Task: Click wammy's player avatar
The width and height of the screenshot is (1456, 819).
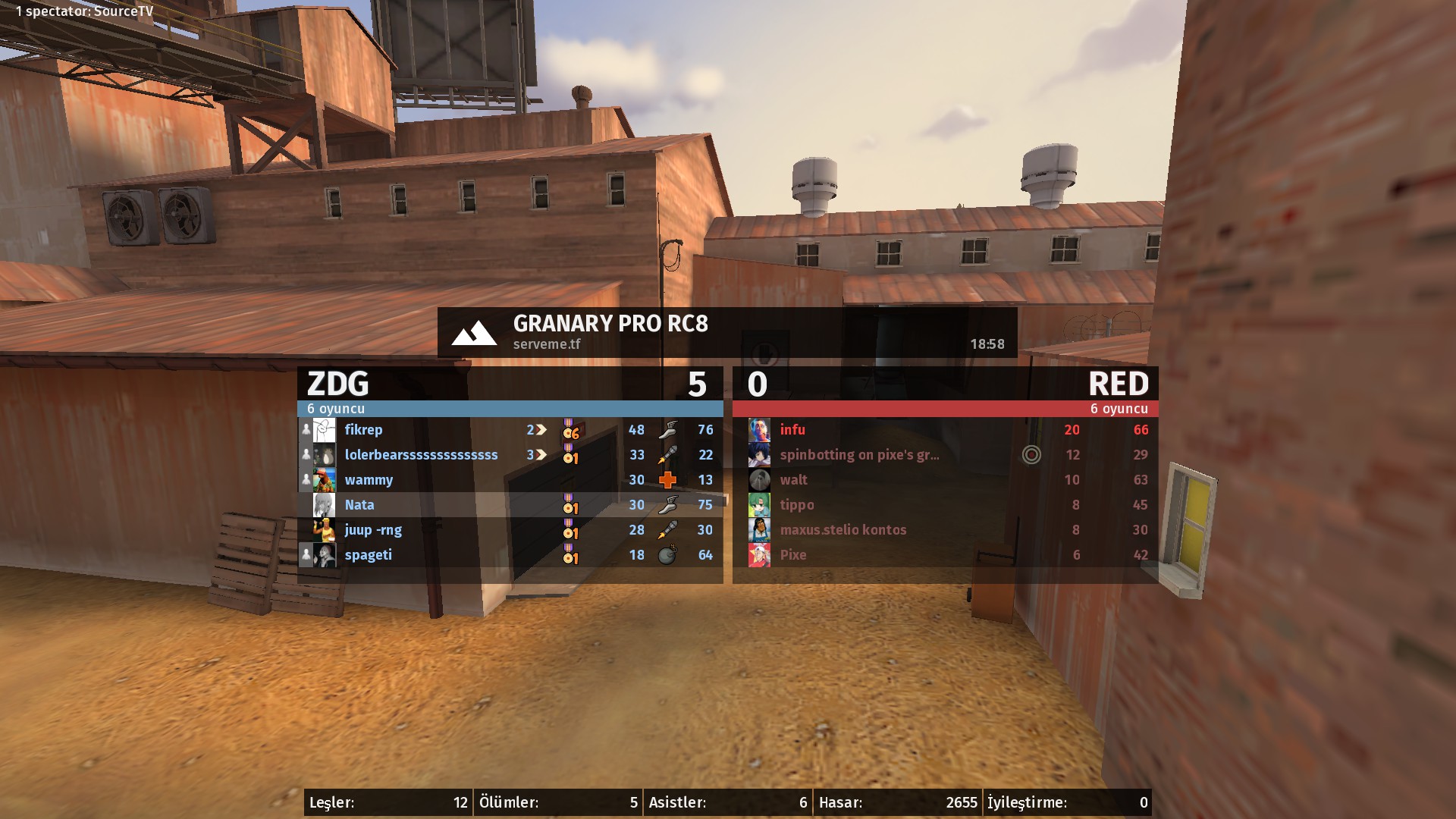Action: coord(325,480)
